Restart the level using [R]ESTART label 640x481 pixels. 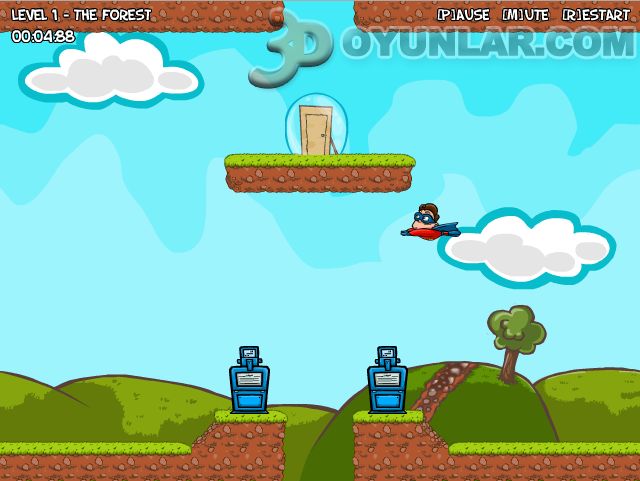[596, 15]
